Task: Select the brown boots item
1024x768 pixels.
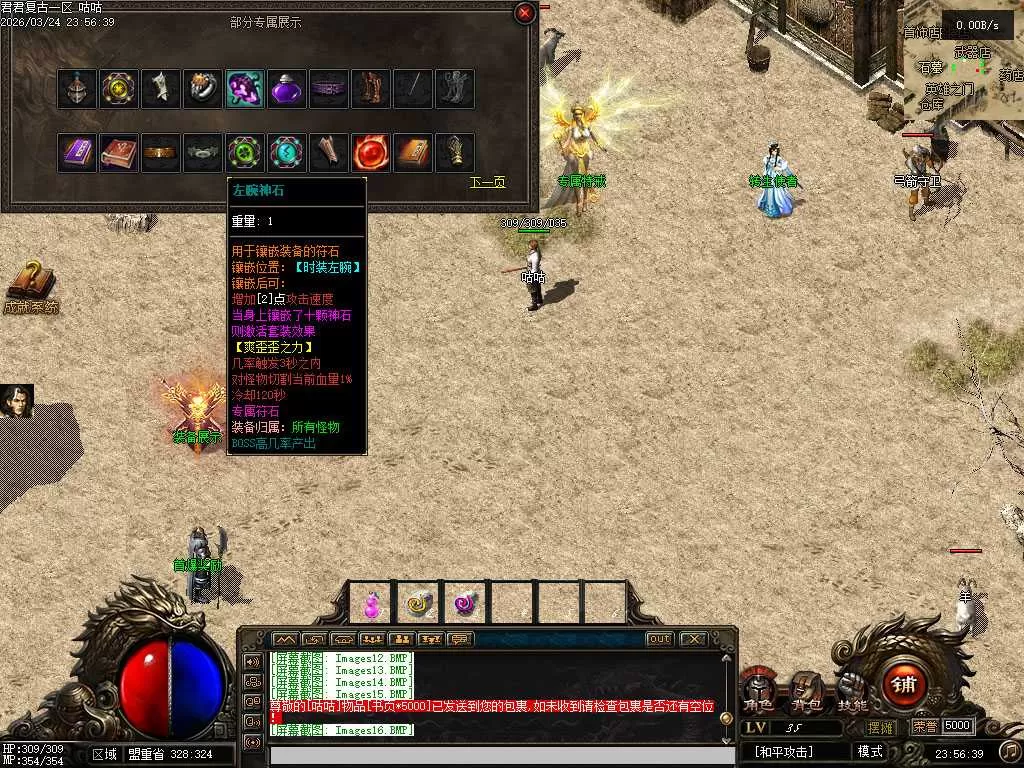Action: [x=371, y=89]
